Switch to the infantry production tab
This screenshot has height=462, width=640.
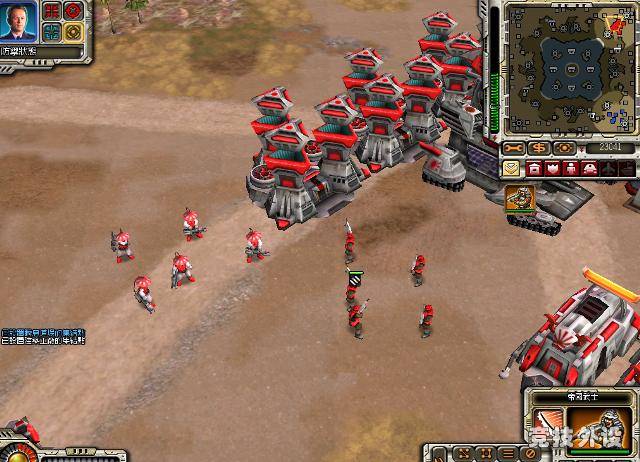coord(572,168)
